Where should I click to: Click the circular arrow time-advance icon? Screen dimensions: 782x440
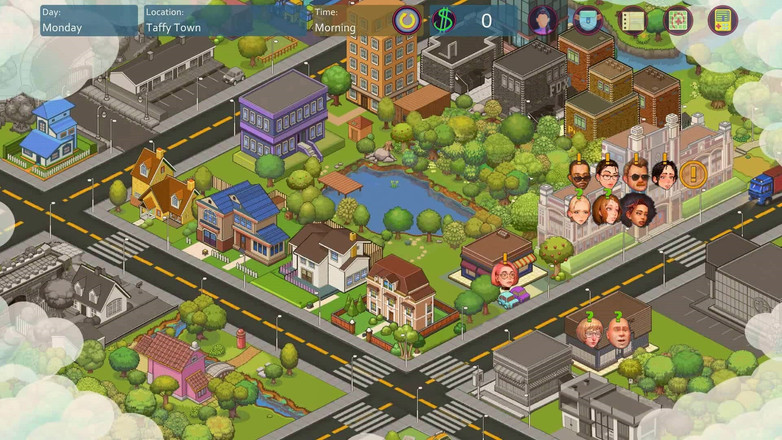[x=407, y=20]
